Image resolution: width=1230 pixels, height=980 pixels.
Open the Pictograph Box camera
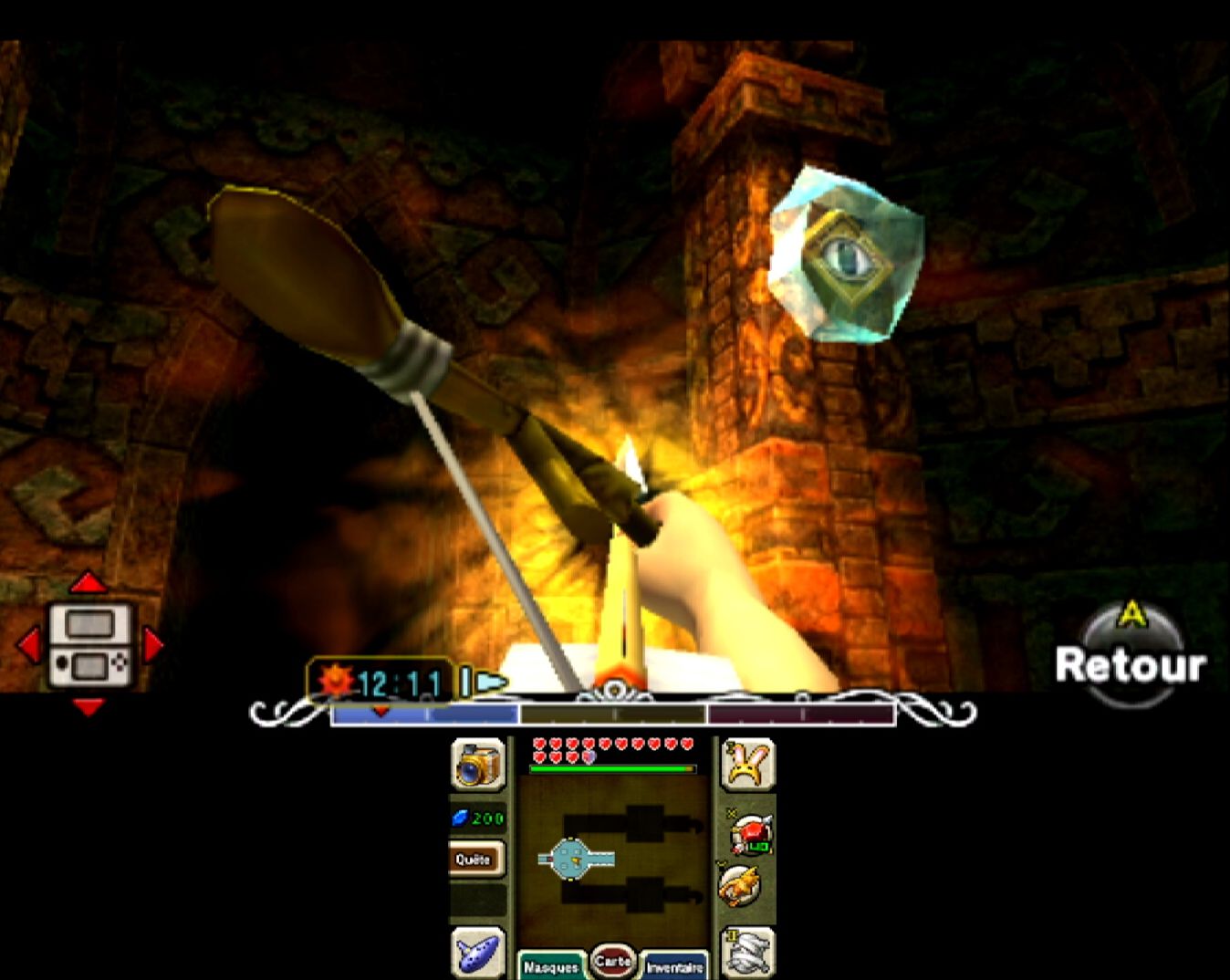coord(477,764)
